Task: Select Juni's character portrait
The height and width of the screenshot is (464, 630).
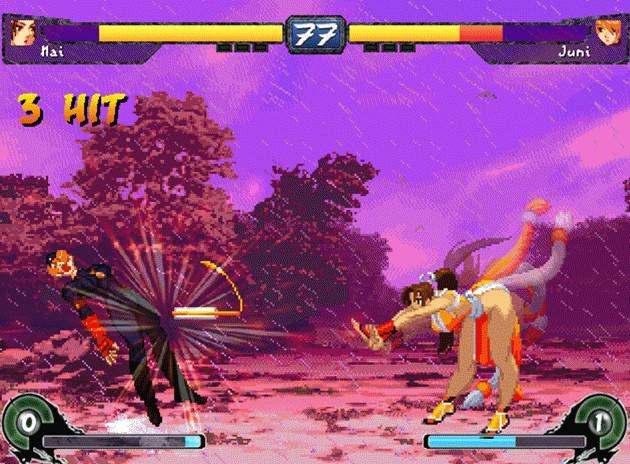Action: [x=607, y=29]
